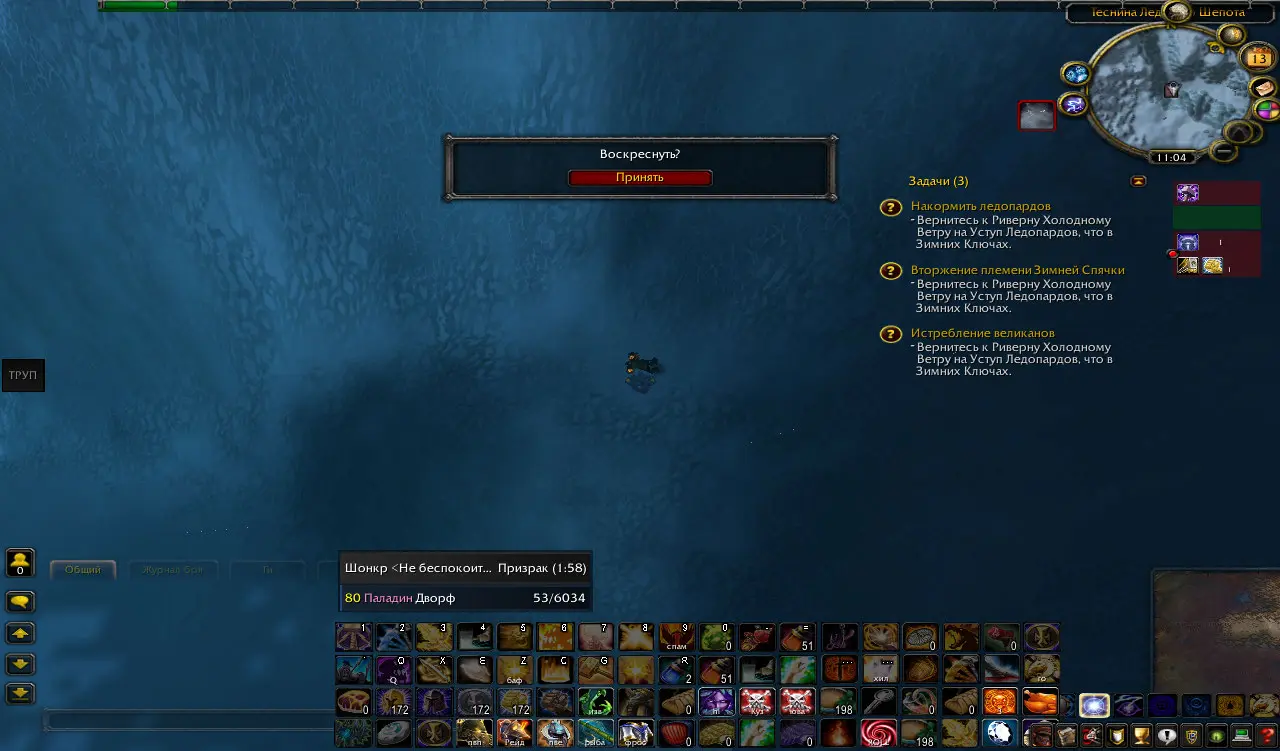Collapse the Задачи quest tracker arrow
1280x751 pixels.
coord(1138,181)
